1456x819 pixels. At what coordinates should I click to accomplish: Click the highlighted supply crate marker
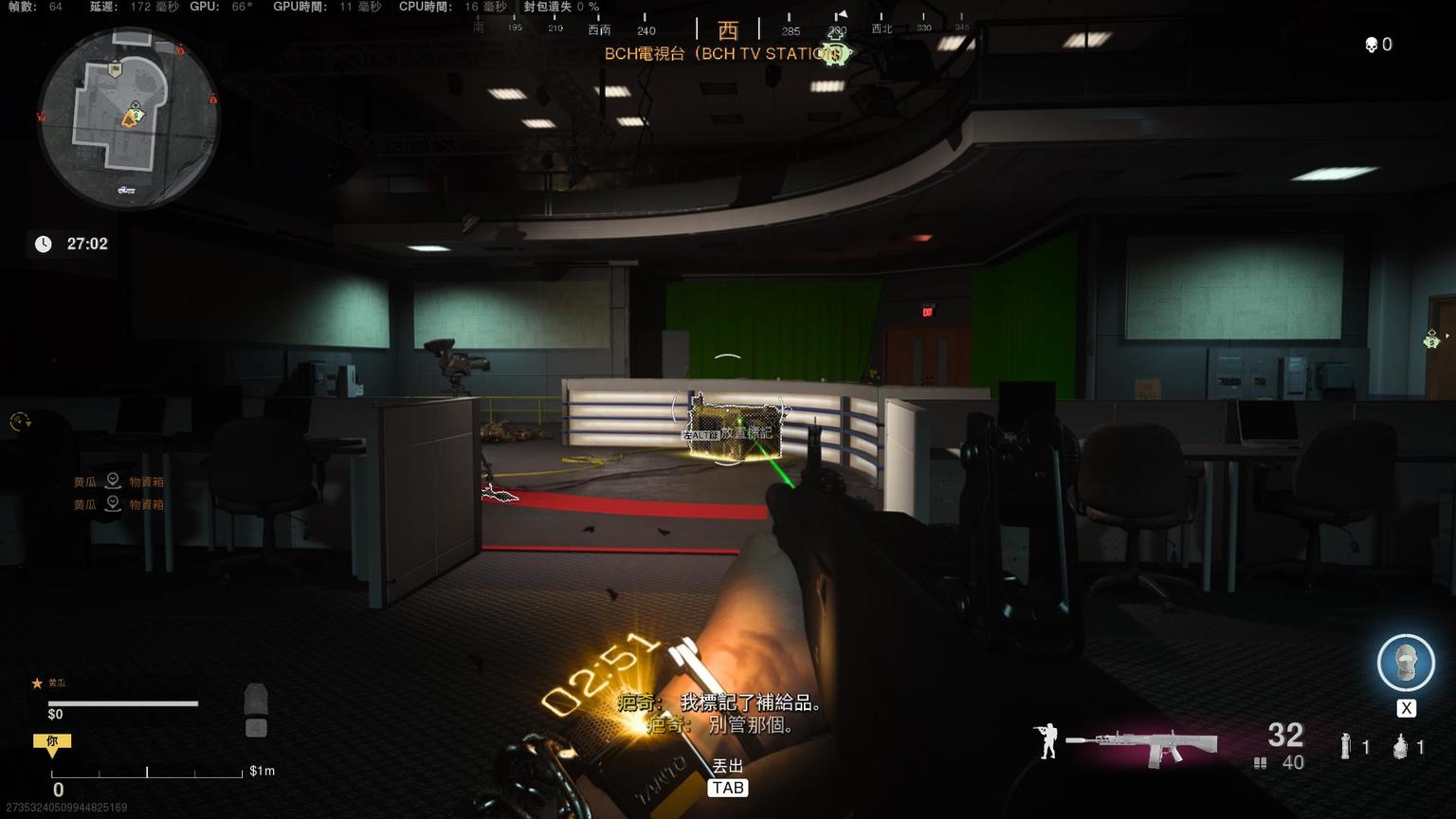click(728, 433)
